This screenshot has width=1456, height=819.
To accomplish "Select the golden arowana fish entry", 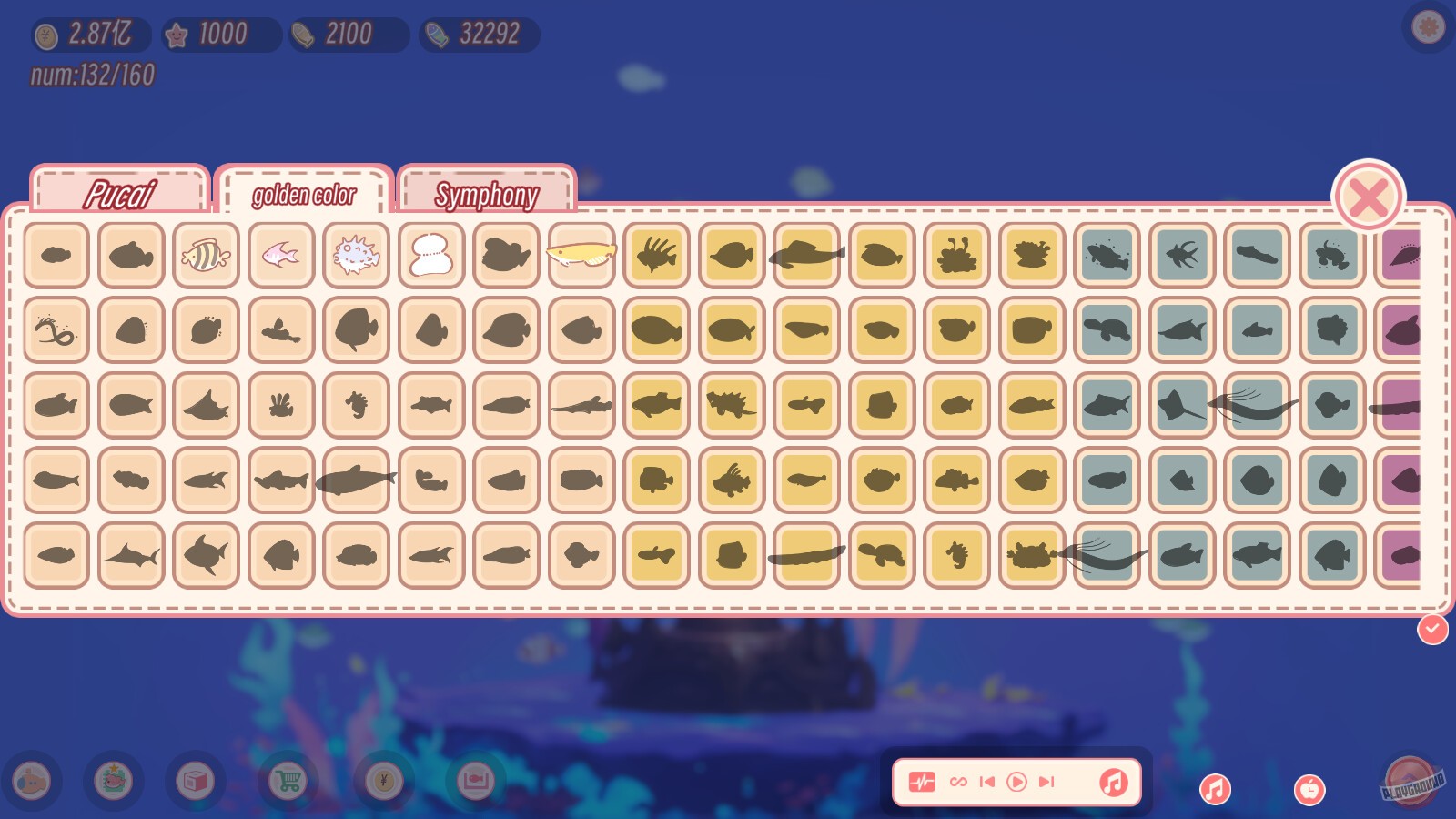I will pyautogui.click(x=581, y=255).
